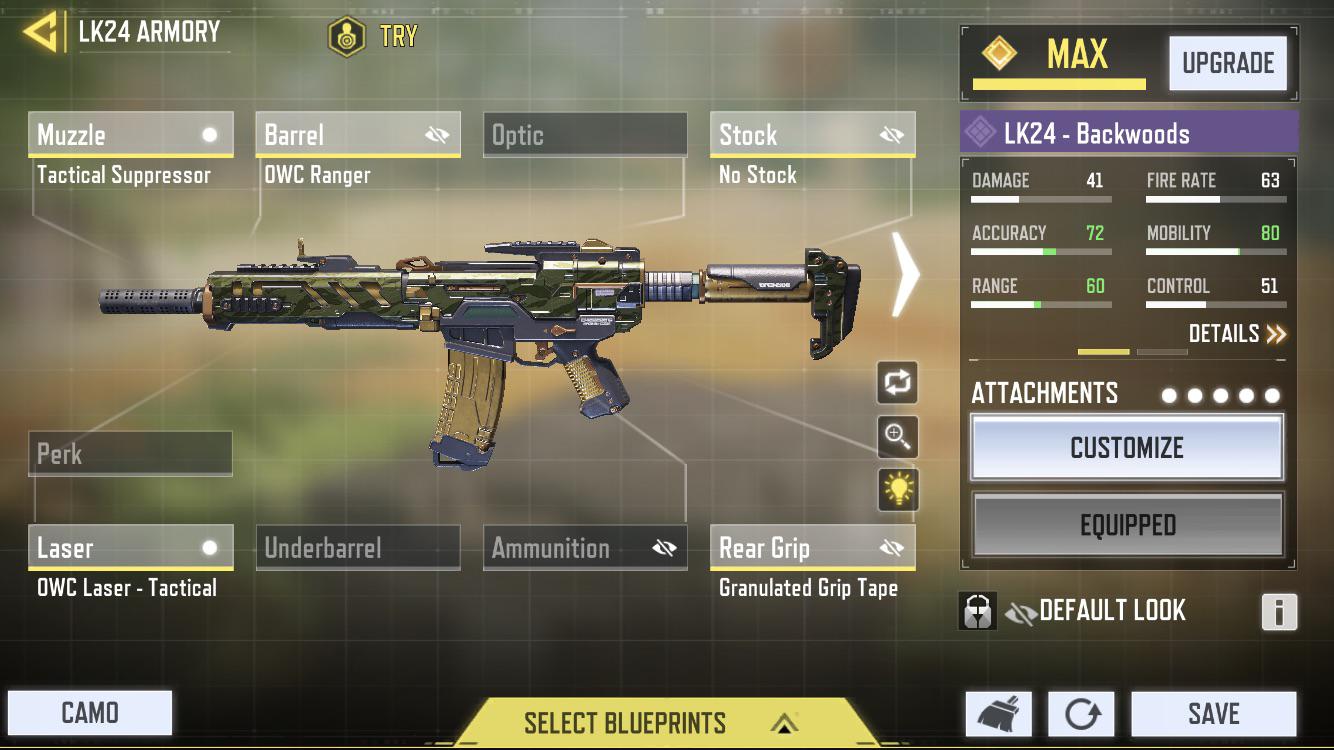The image size is (1334, 750).
Task: Open the CAMO selection screen
Action: pyautogui.click(x=90, y=713)
